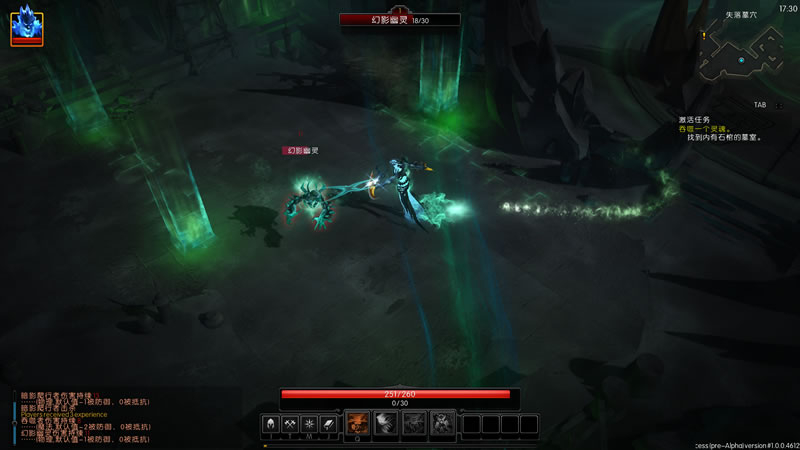The width and height of the screenshot is (800, 450).
Task: Select the Phantom Wraith enemy target frame
Action: pos(400,19)
